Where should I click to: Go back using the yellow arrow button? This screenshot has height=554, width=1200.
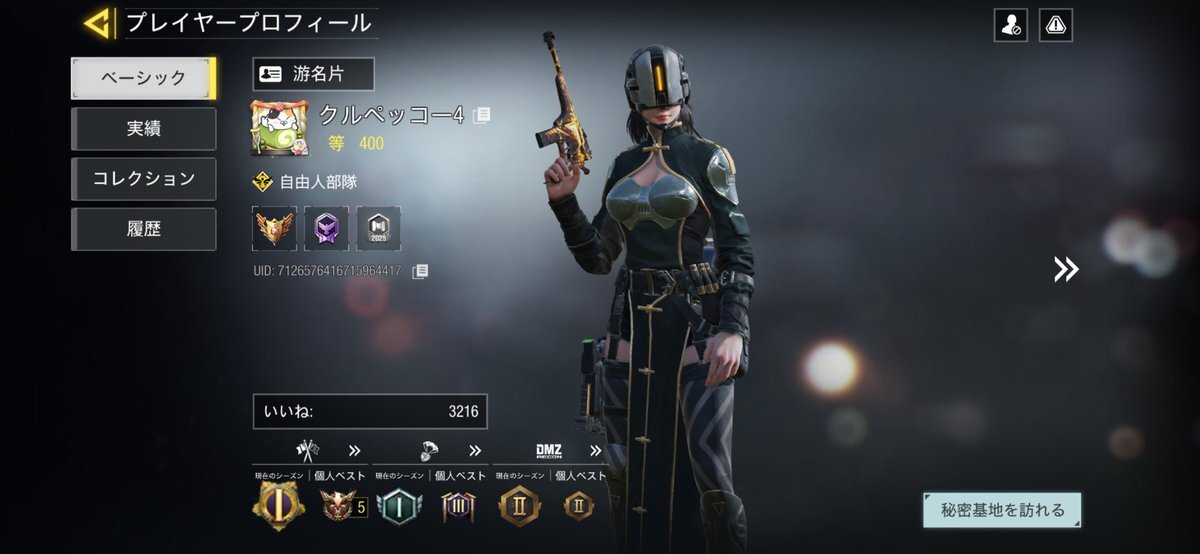98,23
